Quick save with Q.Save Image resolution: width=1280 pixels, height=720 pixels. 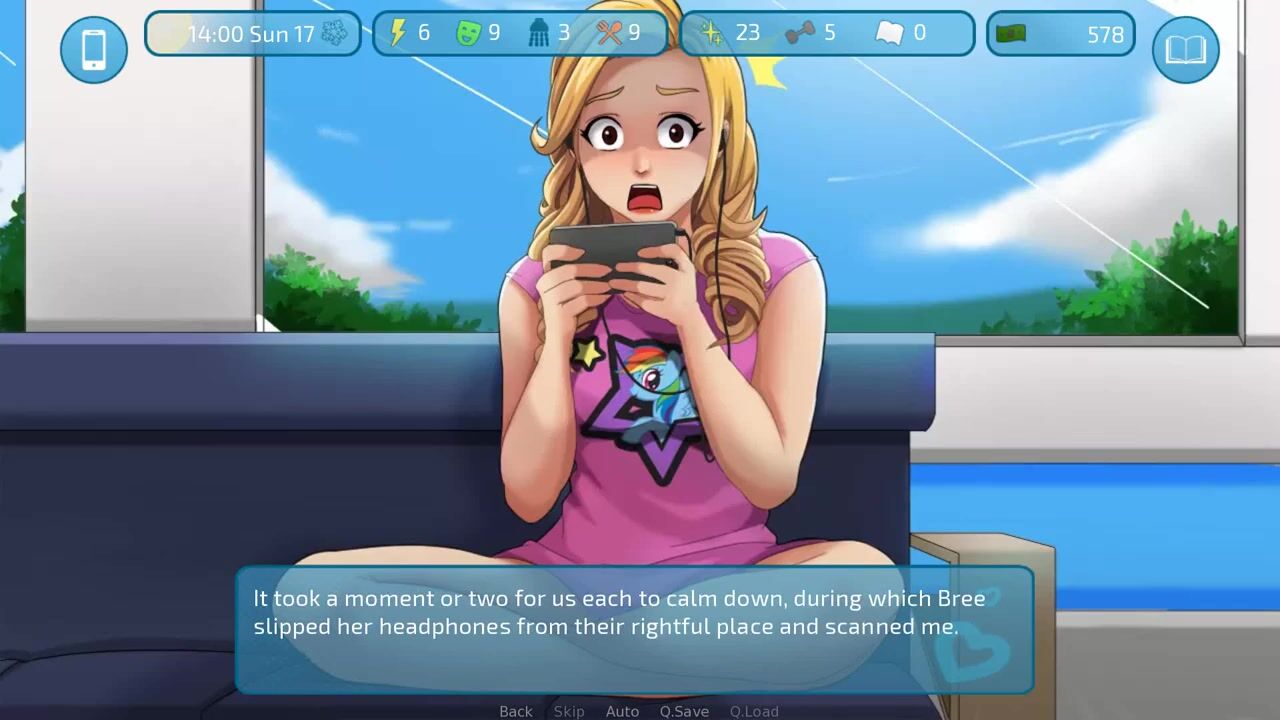[684, 711]
